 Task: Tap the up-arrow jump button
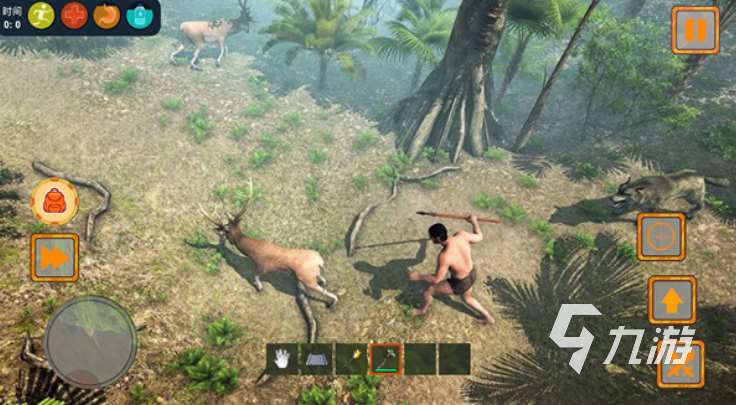pyautogui.click(x=671, y=299)
